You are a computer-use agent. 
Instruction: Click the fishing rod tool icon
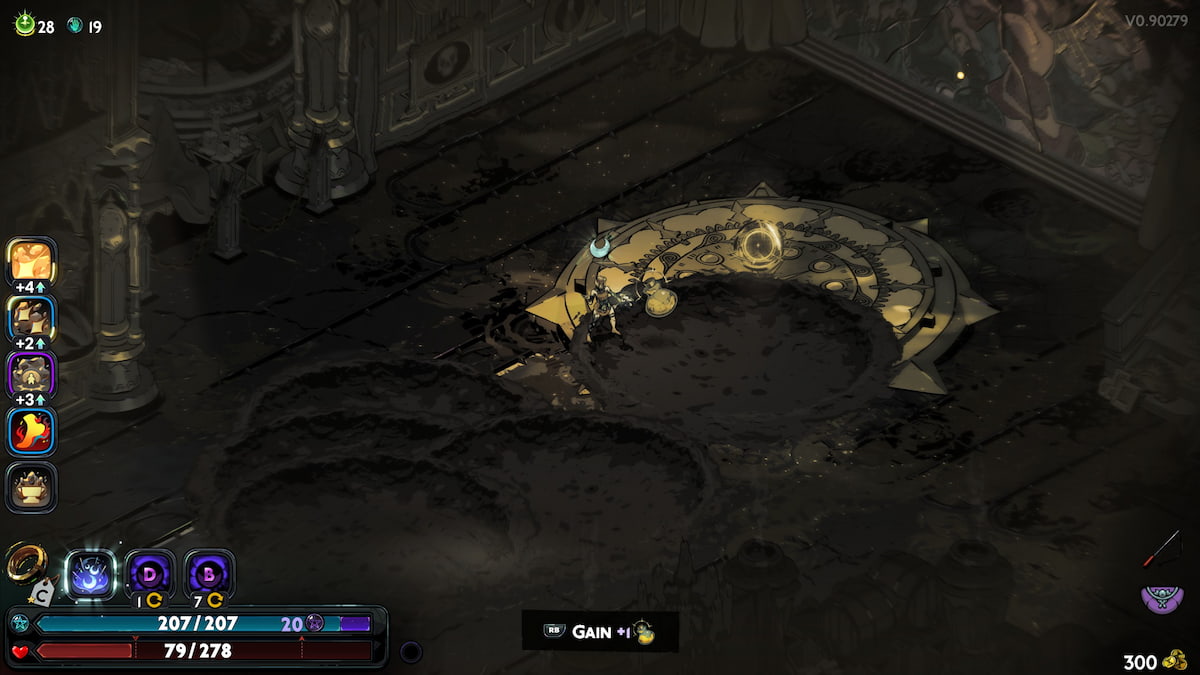click(1162, 548)
